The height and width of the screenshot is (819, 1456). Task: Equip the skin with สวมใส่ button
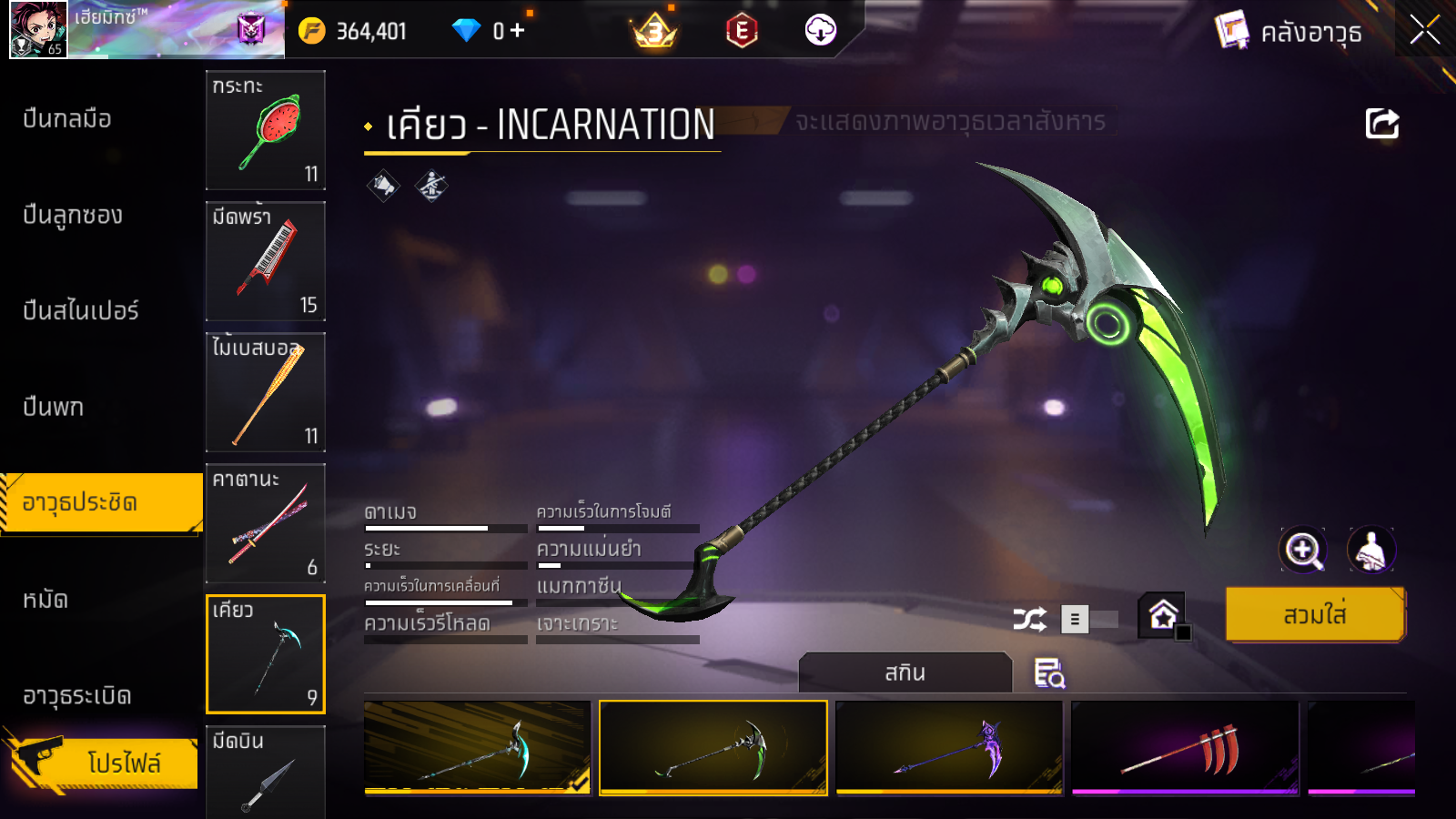coord(1315,615)
